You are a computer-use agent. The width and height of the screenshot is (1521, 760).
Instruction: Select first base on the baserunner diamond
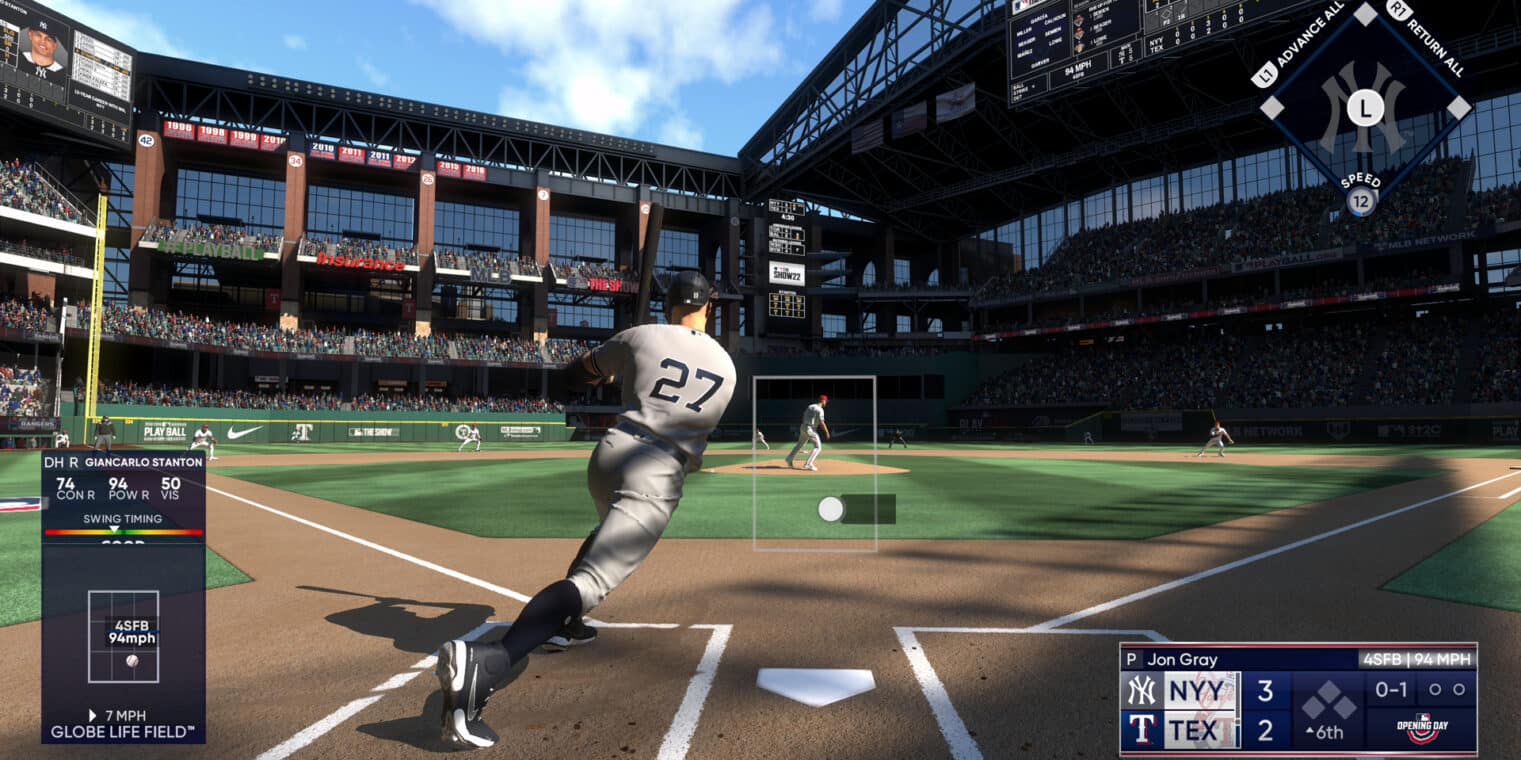pyautogui.click(x=1459, y=107)
